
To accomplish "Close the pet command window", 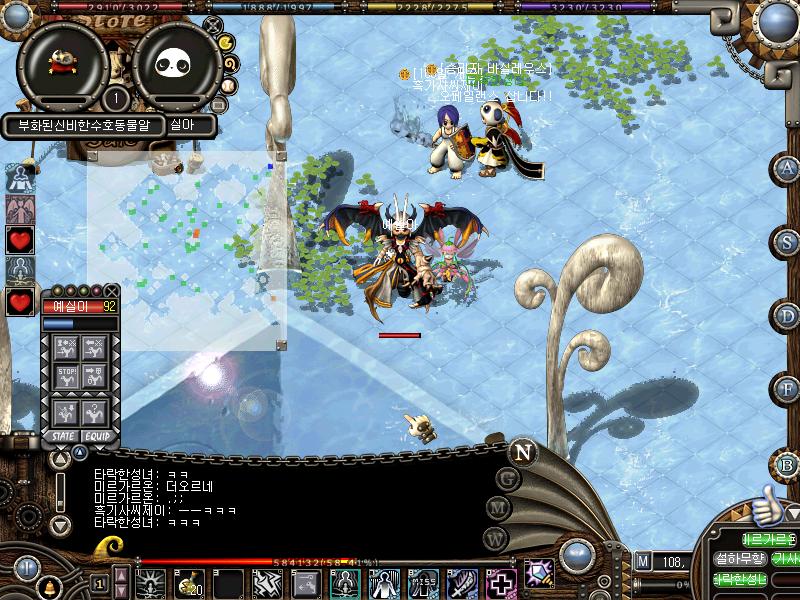I will pyautogui.click(x=111, y=291).
